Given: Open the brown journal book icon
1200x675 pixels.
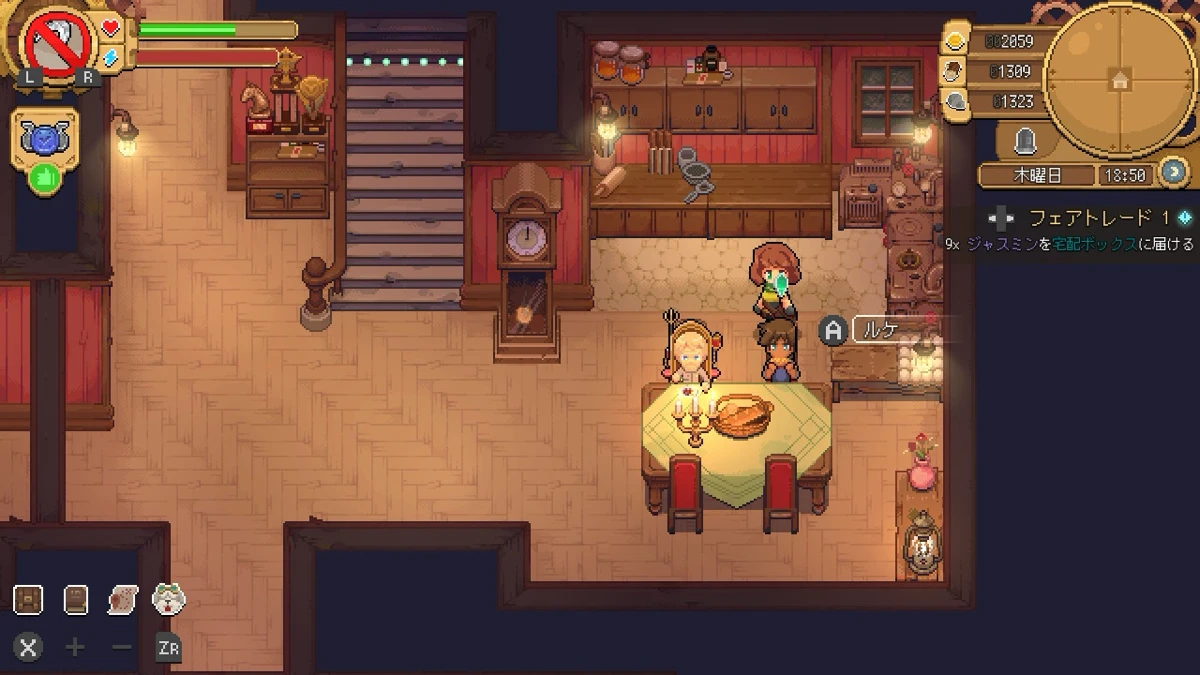Looking at the screenshot, I should pyautogui.click(x=76, y=599).
